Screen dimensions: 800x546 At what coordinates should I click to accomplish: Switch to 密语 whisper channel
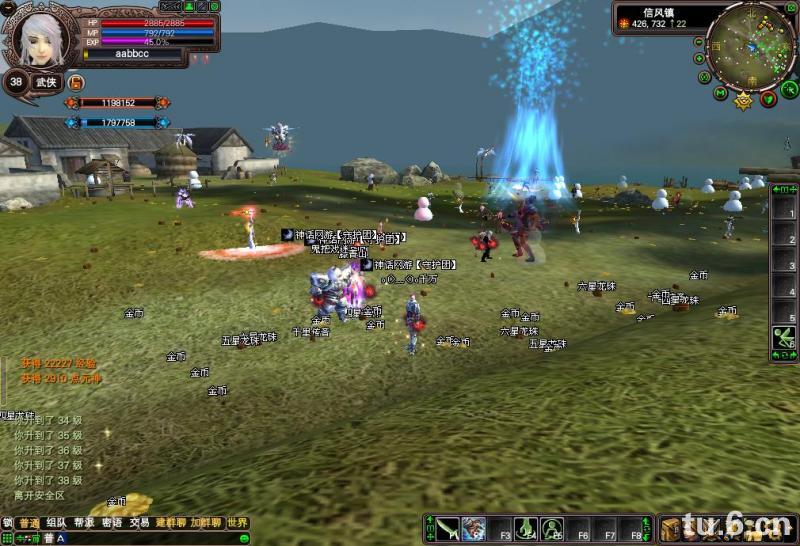(112, 523)
